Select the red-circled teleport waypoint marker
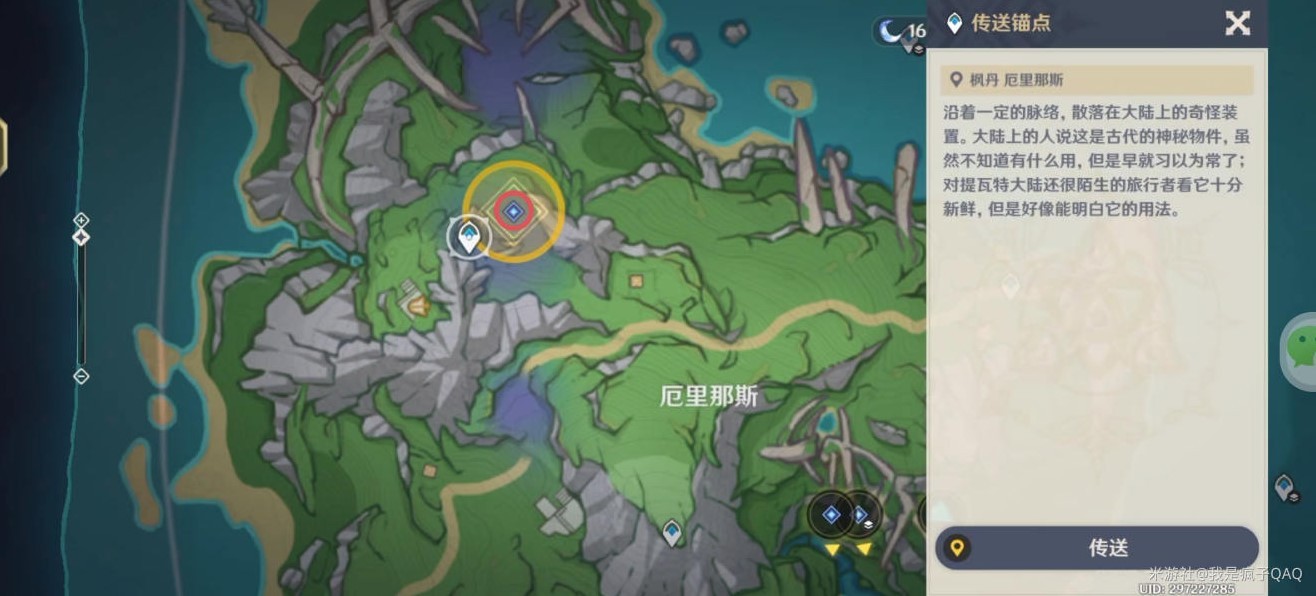Viewport: 1316px width, 596px height. 514,210
